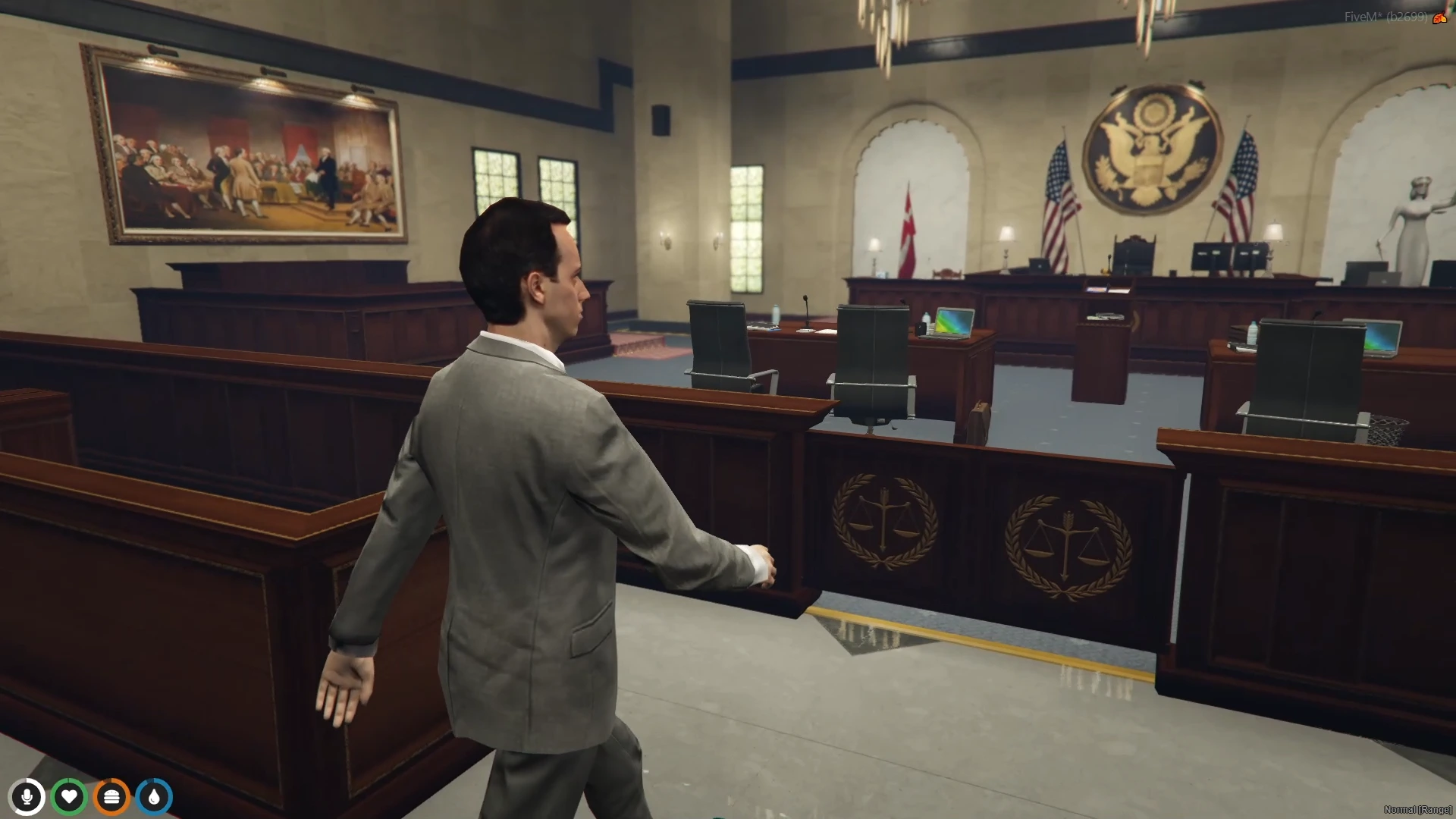Click the open laptop on the clerk desk
The width and height of the screenshot is (1456, 819).
(953, 322)
